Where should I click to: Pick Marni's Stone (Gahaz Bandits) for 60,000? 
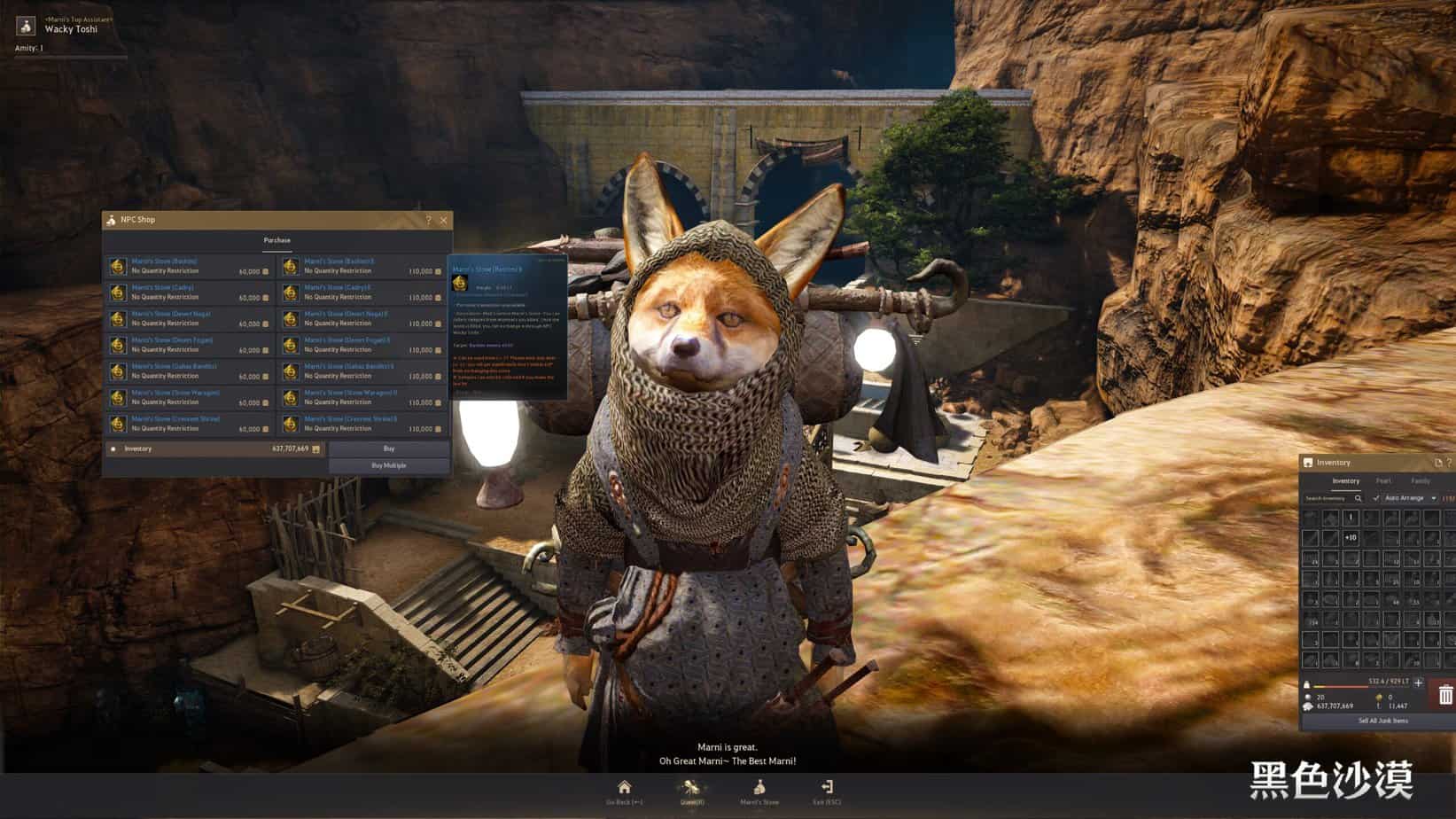(190, 370)
